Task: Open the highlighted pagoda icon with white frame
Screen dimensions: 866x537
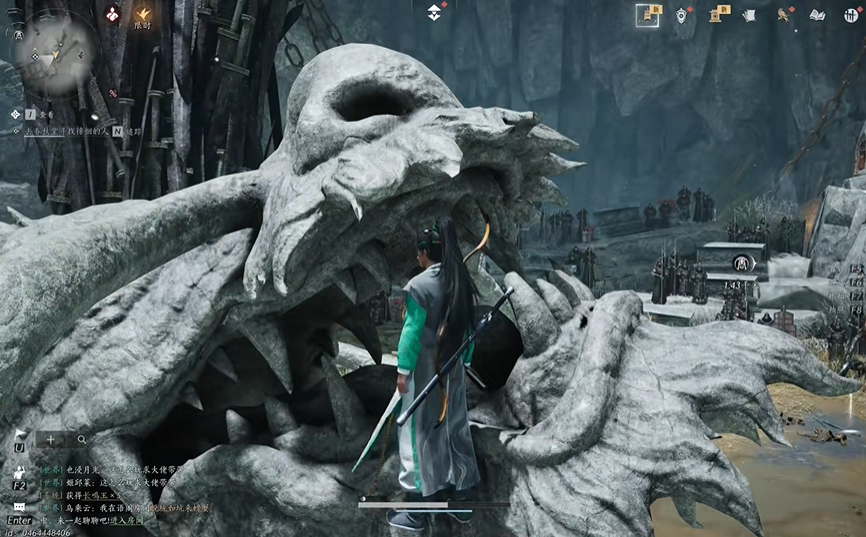Action: 648,14
